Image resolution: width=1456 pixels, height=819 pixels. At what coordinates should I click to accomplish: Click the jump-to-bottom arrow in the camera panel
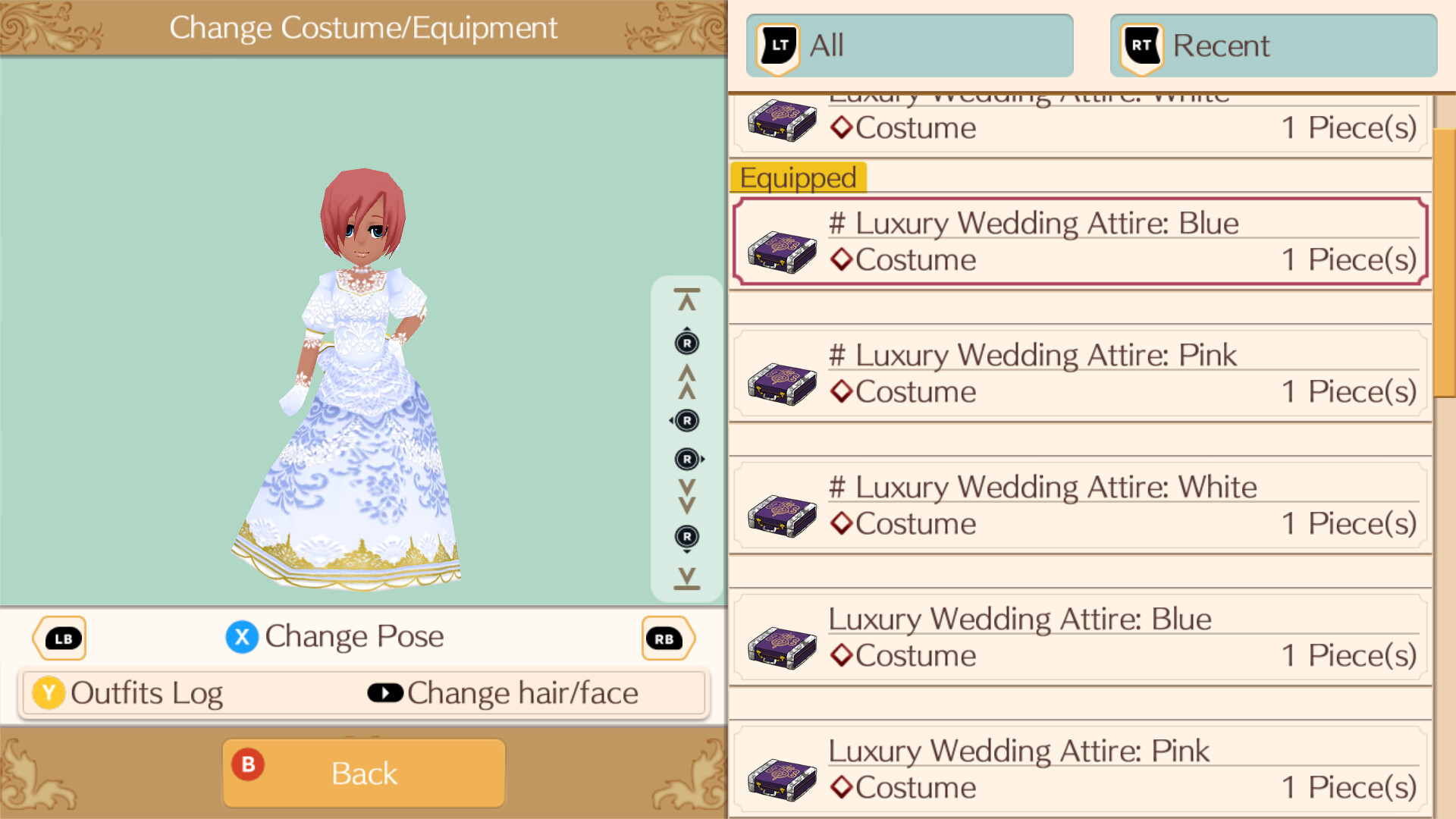coord(686,578)
